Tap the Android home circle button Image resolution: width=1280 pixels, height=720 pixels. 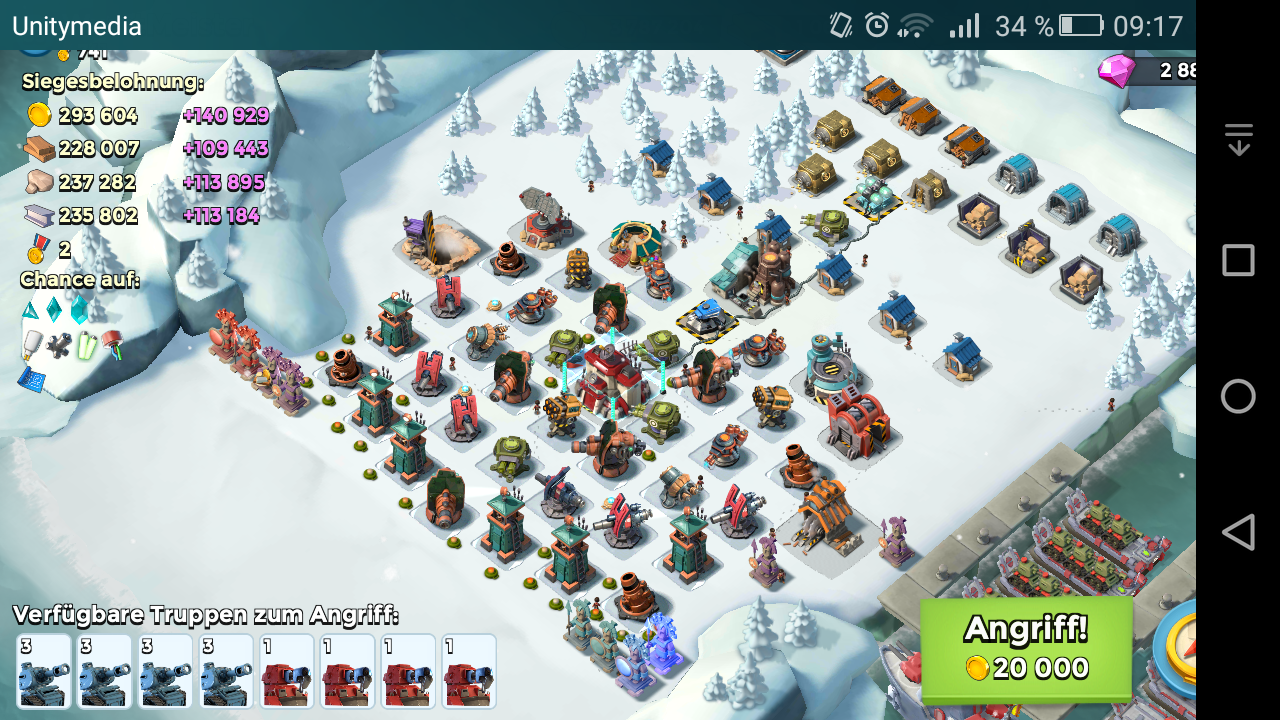1238,397
